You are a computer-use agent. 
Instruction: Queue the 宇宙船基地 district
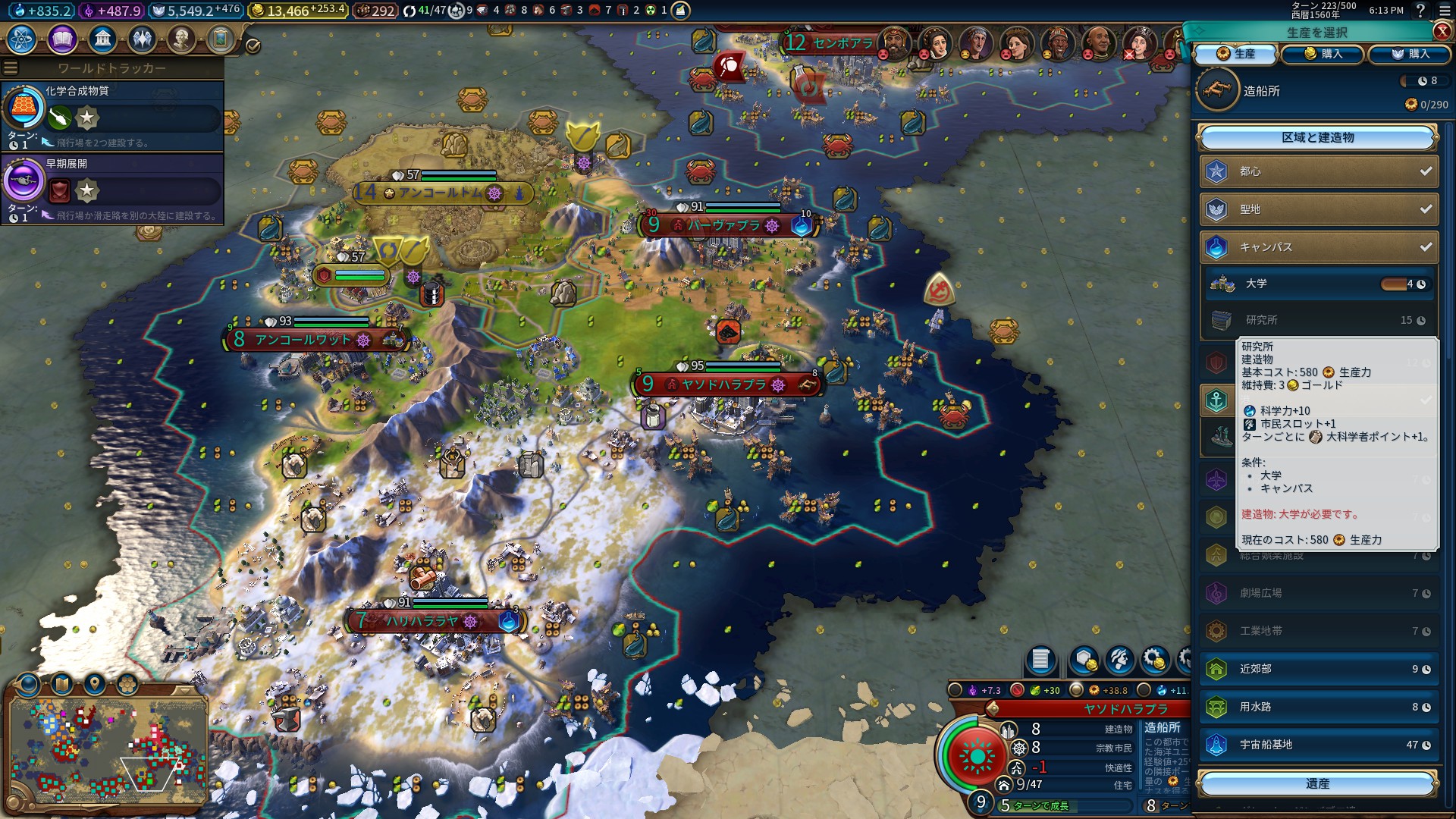pos(1319,745)
